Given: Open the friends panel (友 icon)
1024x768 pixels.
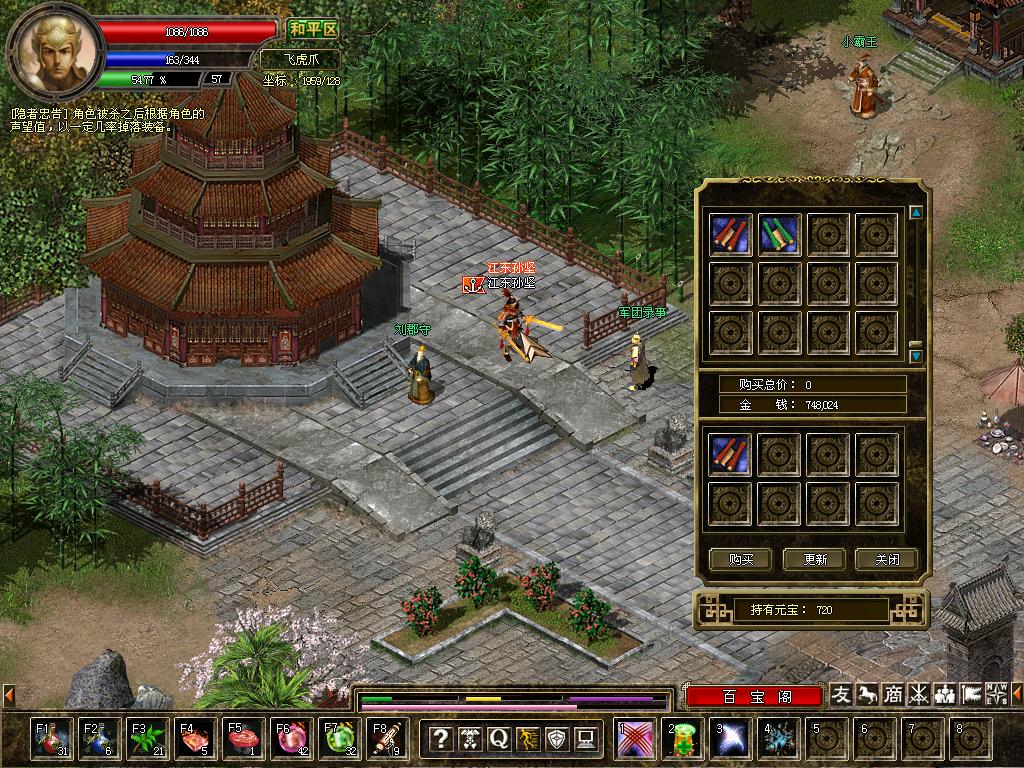Looking at the screenshot, I should 842,694.
